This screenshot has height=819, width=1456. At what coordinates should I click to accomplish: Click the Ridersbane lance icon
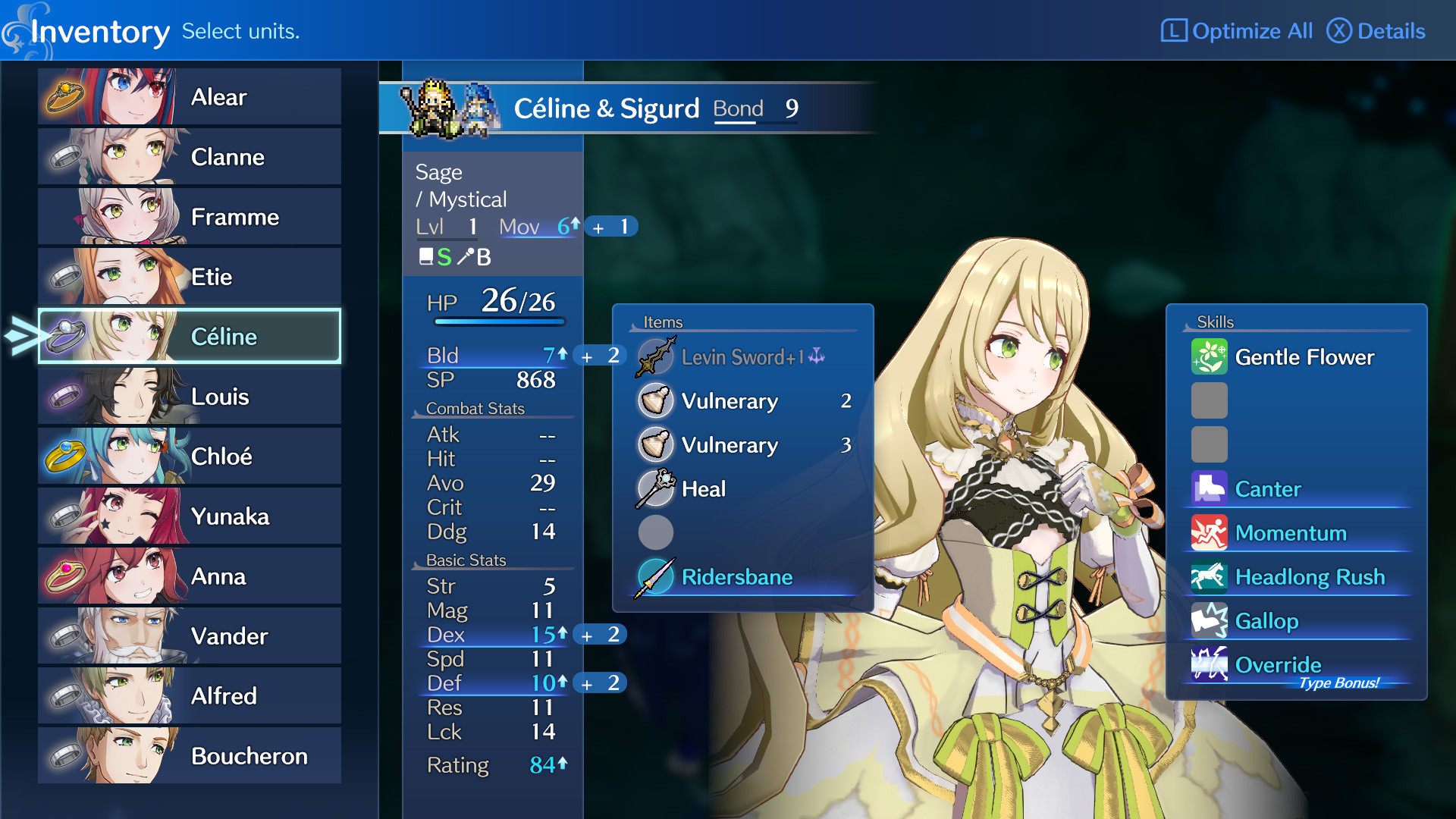pyautogui.click(x=655, y=576)
